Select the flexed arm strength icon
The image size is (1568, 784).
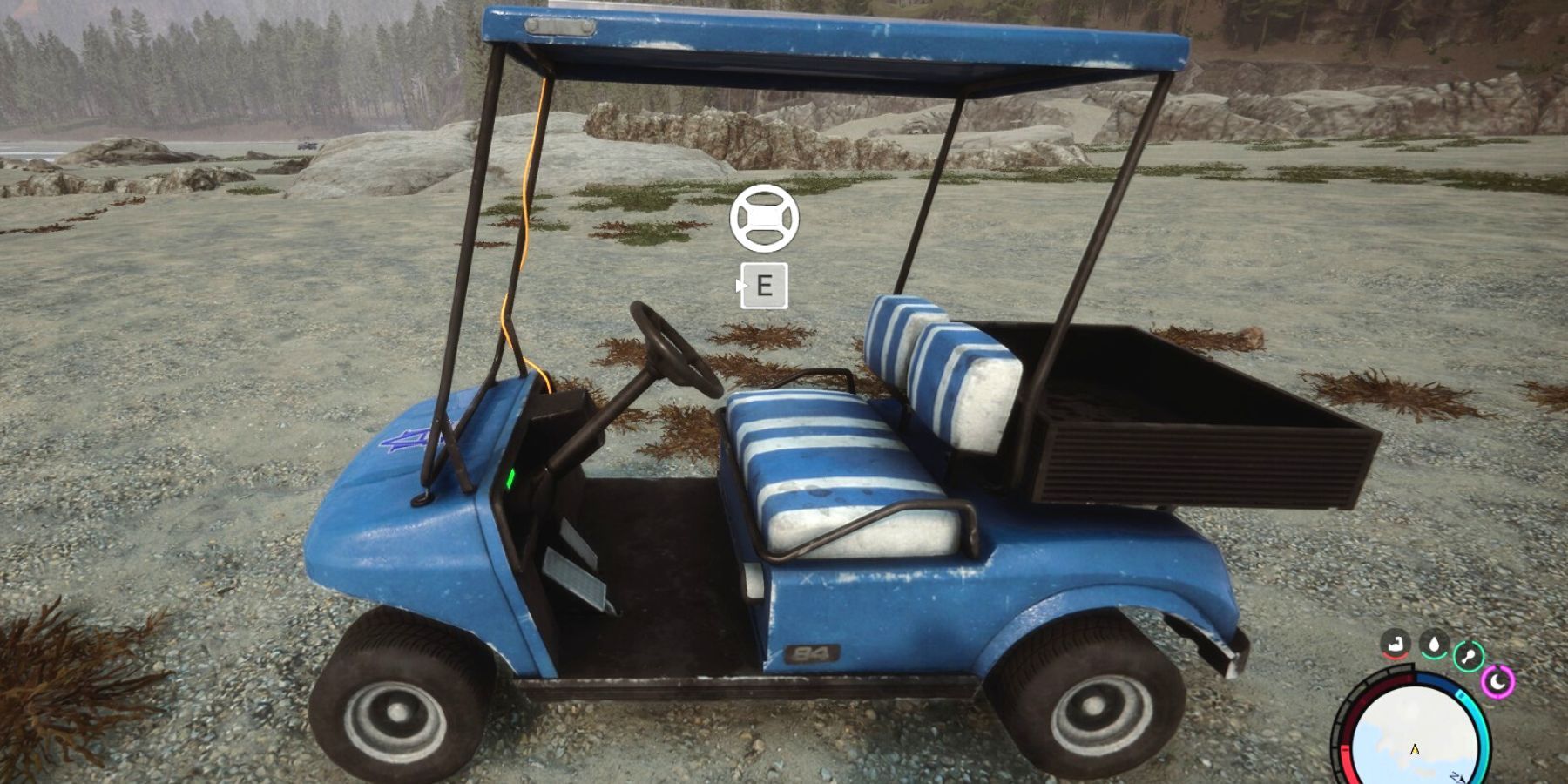click(x=1396, y=645)
